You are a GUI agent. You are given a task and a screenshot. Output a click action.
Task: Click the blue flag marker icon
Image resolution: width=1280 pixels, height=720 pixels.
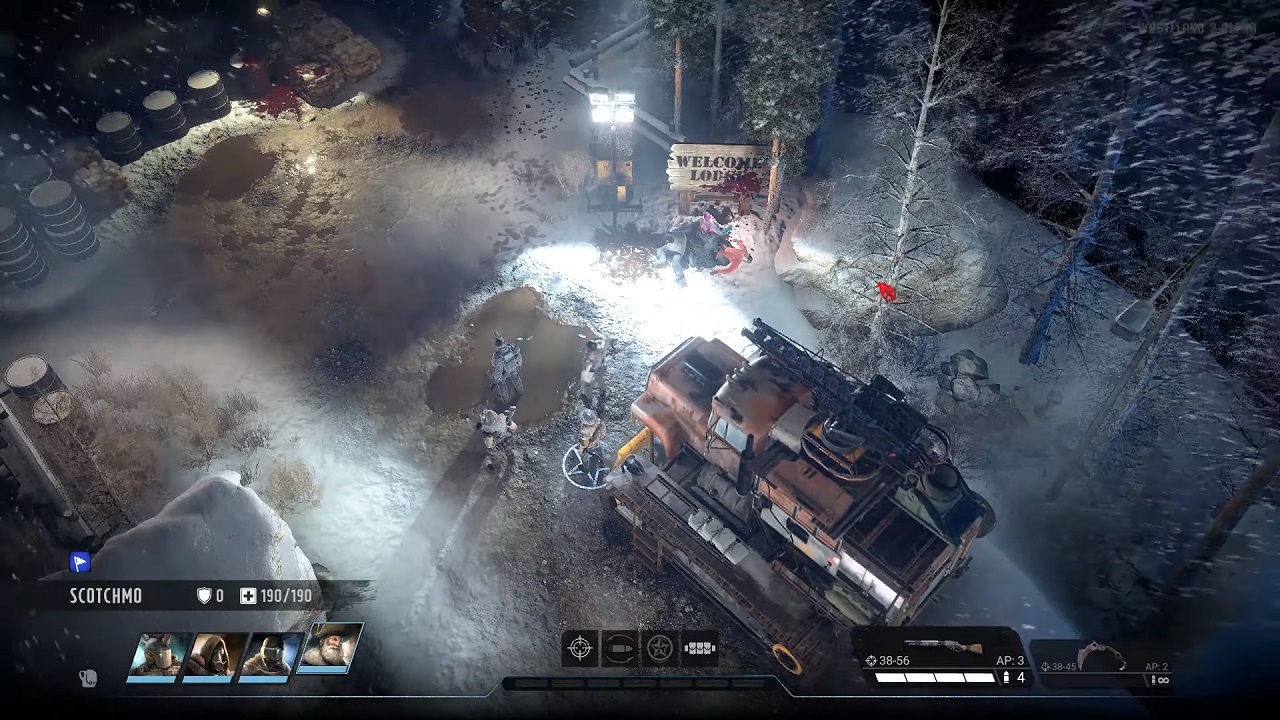(x=80, y=562)
